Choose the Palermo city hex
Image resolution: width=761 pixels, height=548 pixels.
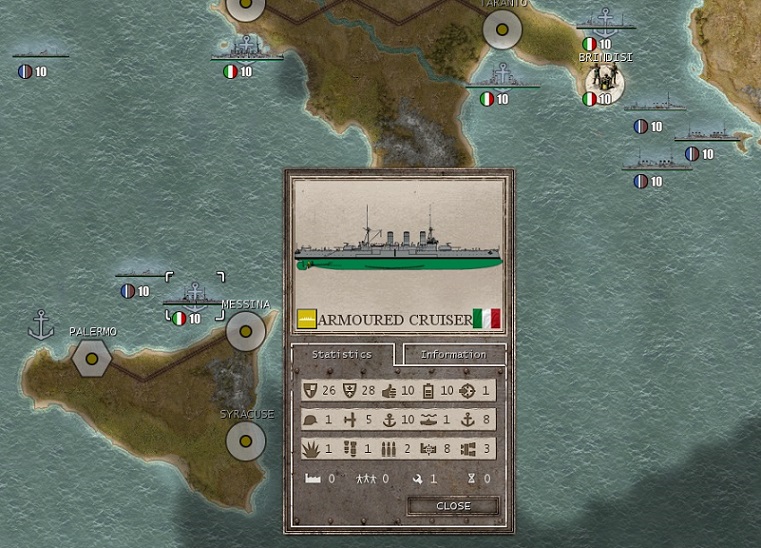pyautogui.click(x=92, y=357)
